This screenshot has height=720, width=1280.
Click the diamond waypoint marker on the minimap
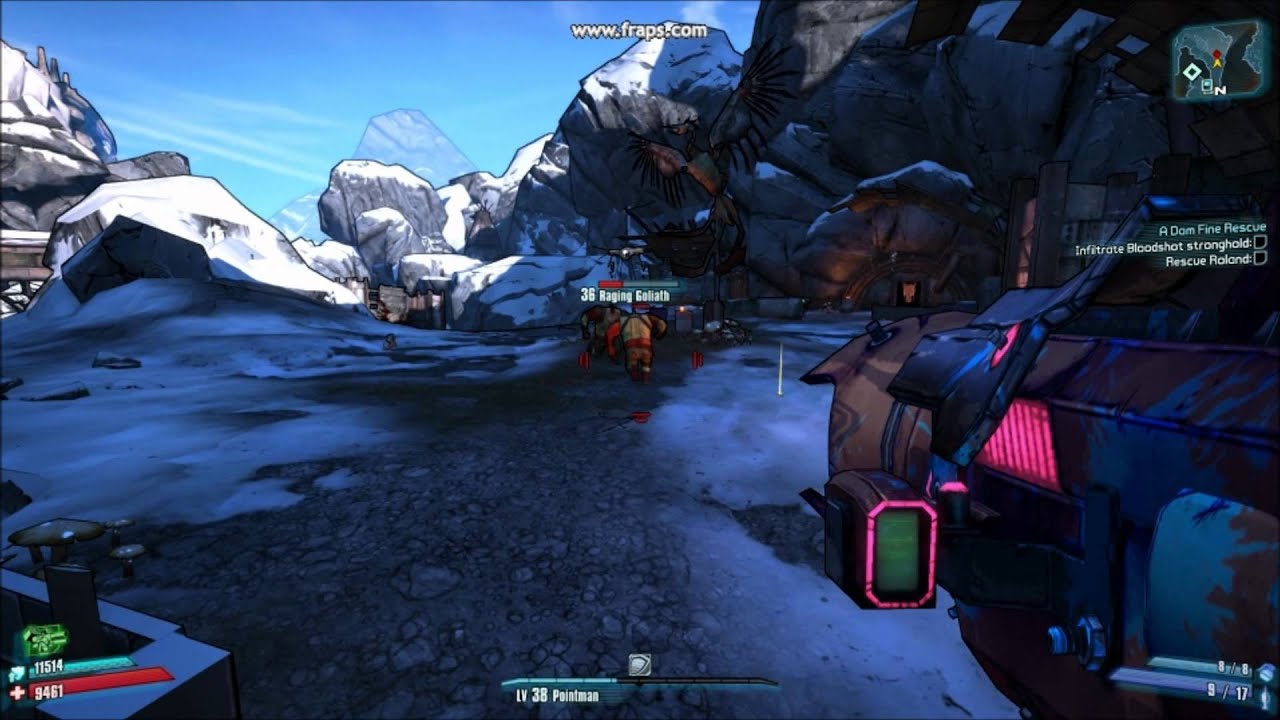[x=1192, y=71]
